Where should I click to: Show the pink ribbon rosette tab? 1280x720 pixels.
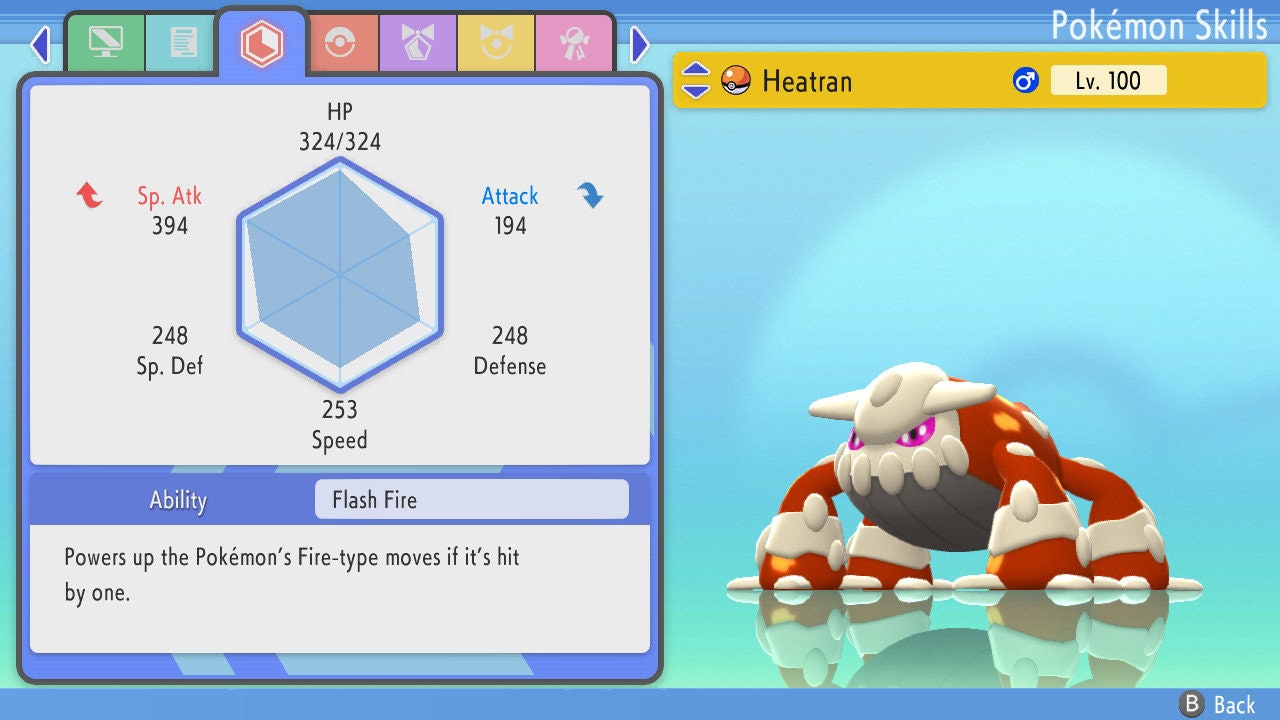(x=574, y=43)
